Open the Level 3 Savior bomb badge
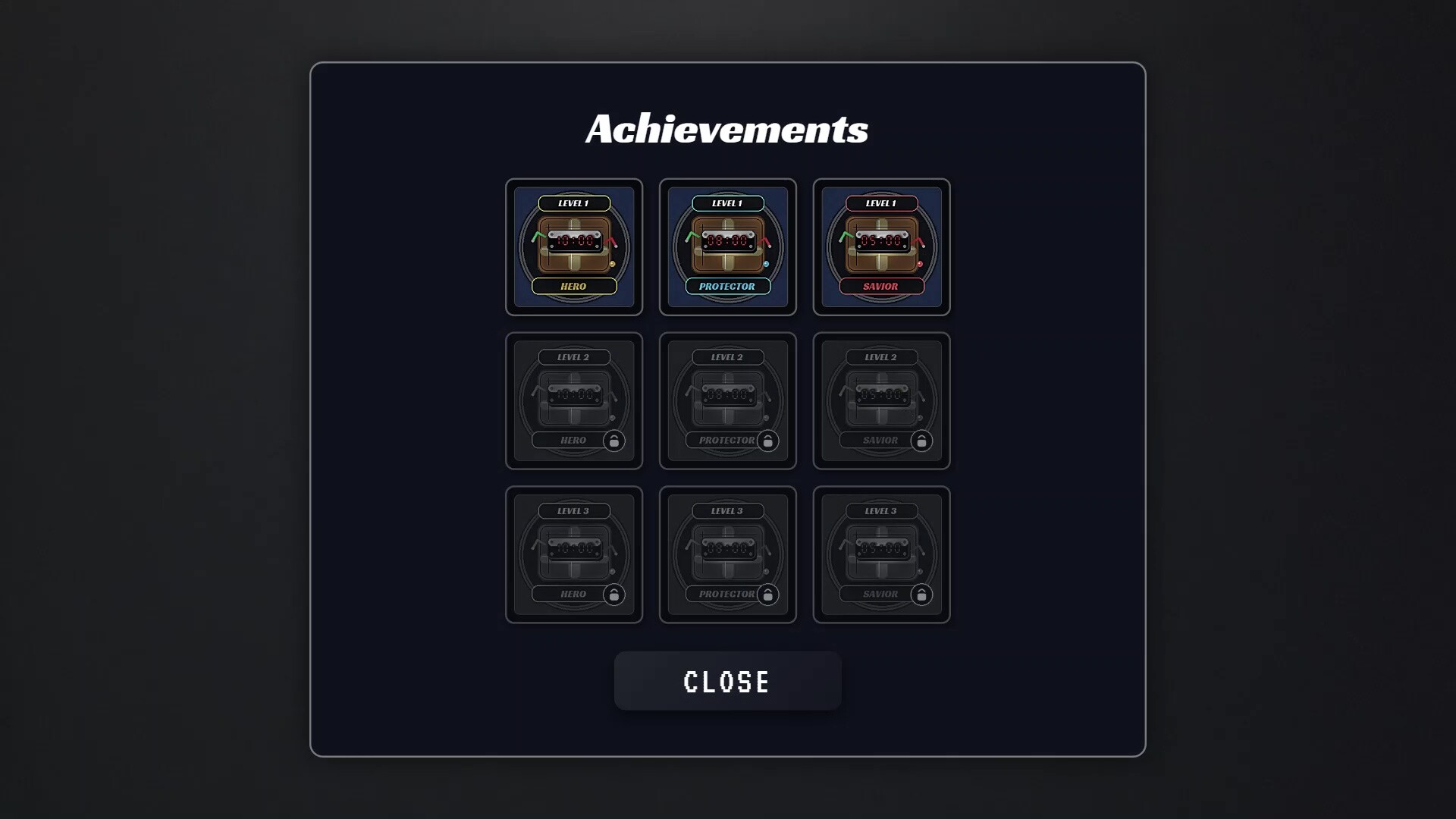Screen dimensions: 1456x819 880,554
